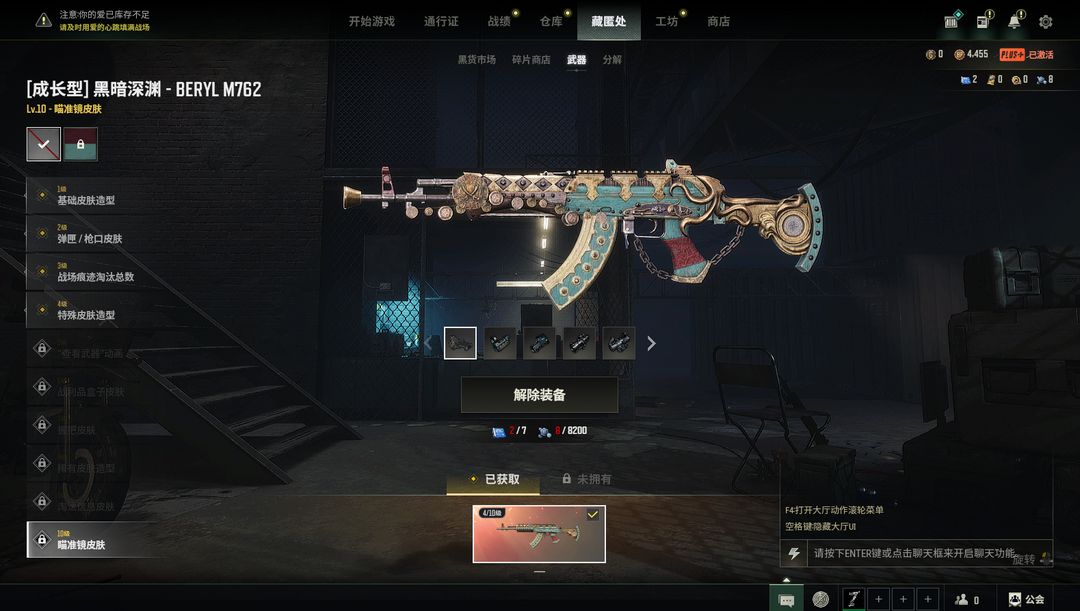Switch to the 未拥有 tab

click(586, 479)
